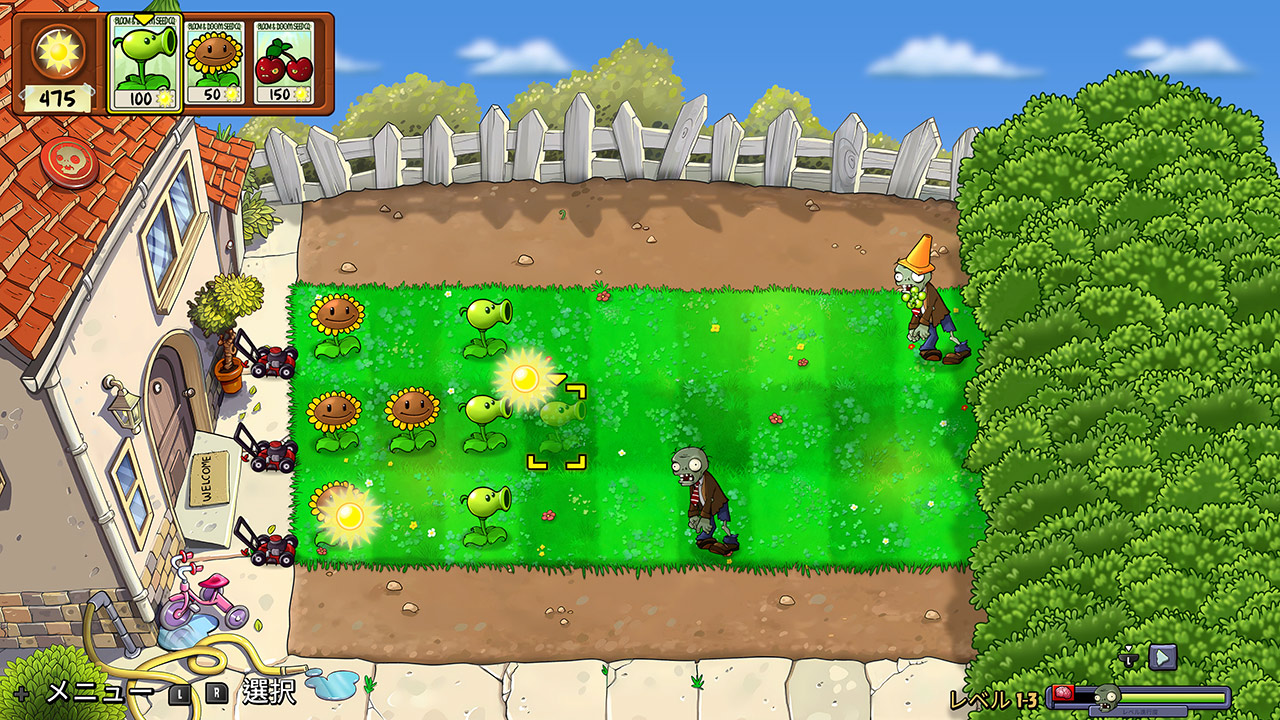Toggle fast-forward with the play arrow button
1280x720 pixels.
[x=1163, y=658]
